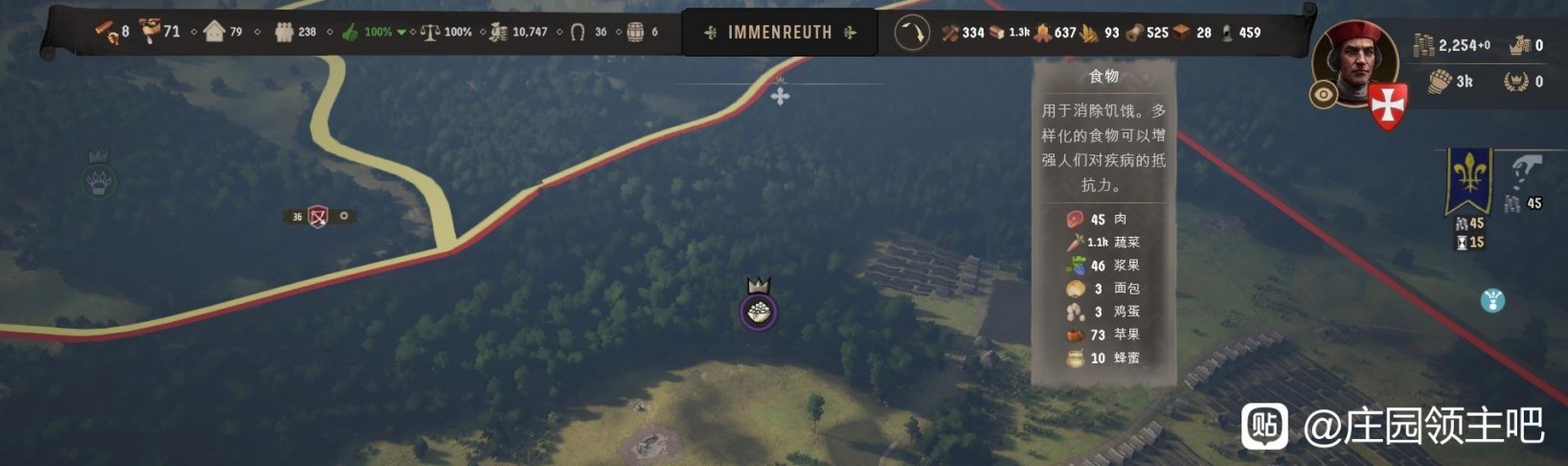Image resolution: width=1568 pixels, height=466 pixels.
Task: Open the green thumbs-up approval indicator
Action: pyautogui.click(x=351, y=33)
